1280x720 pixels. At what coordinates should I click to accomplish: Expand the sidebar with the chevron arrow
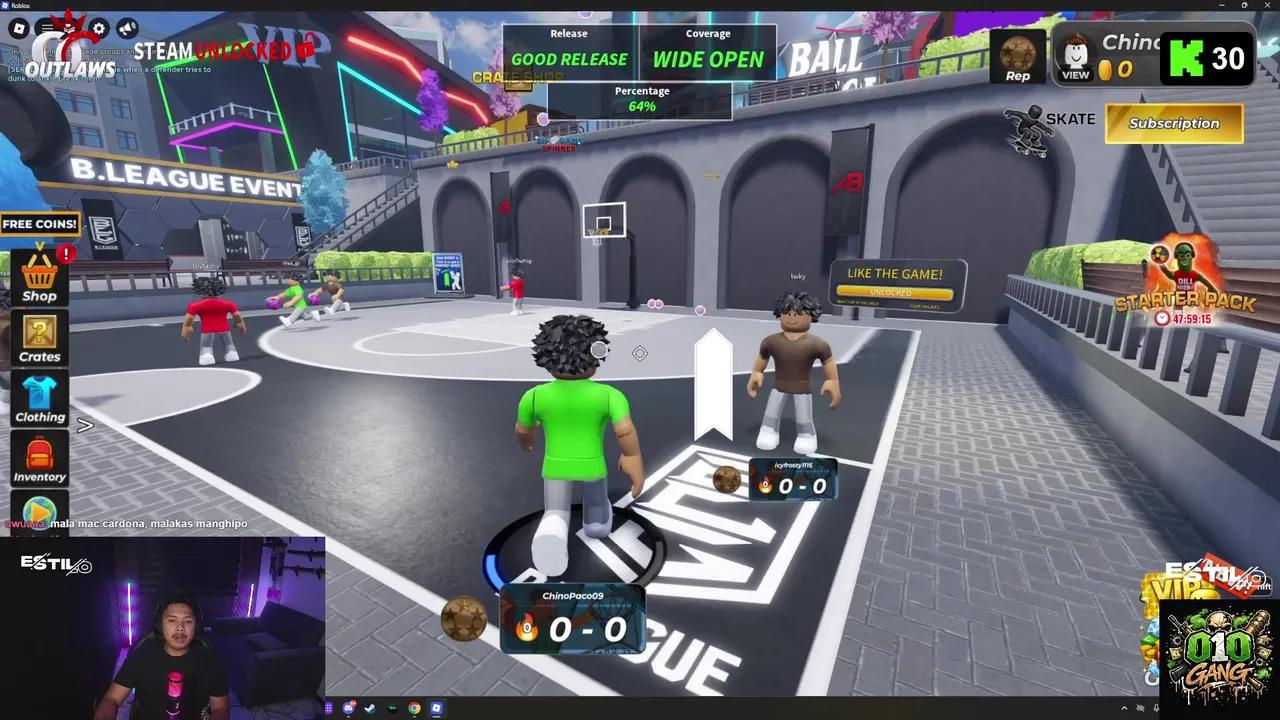click(x=85, y=426)
